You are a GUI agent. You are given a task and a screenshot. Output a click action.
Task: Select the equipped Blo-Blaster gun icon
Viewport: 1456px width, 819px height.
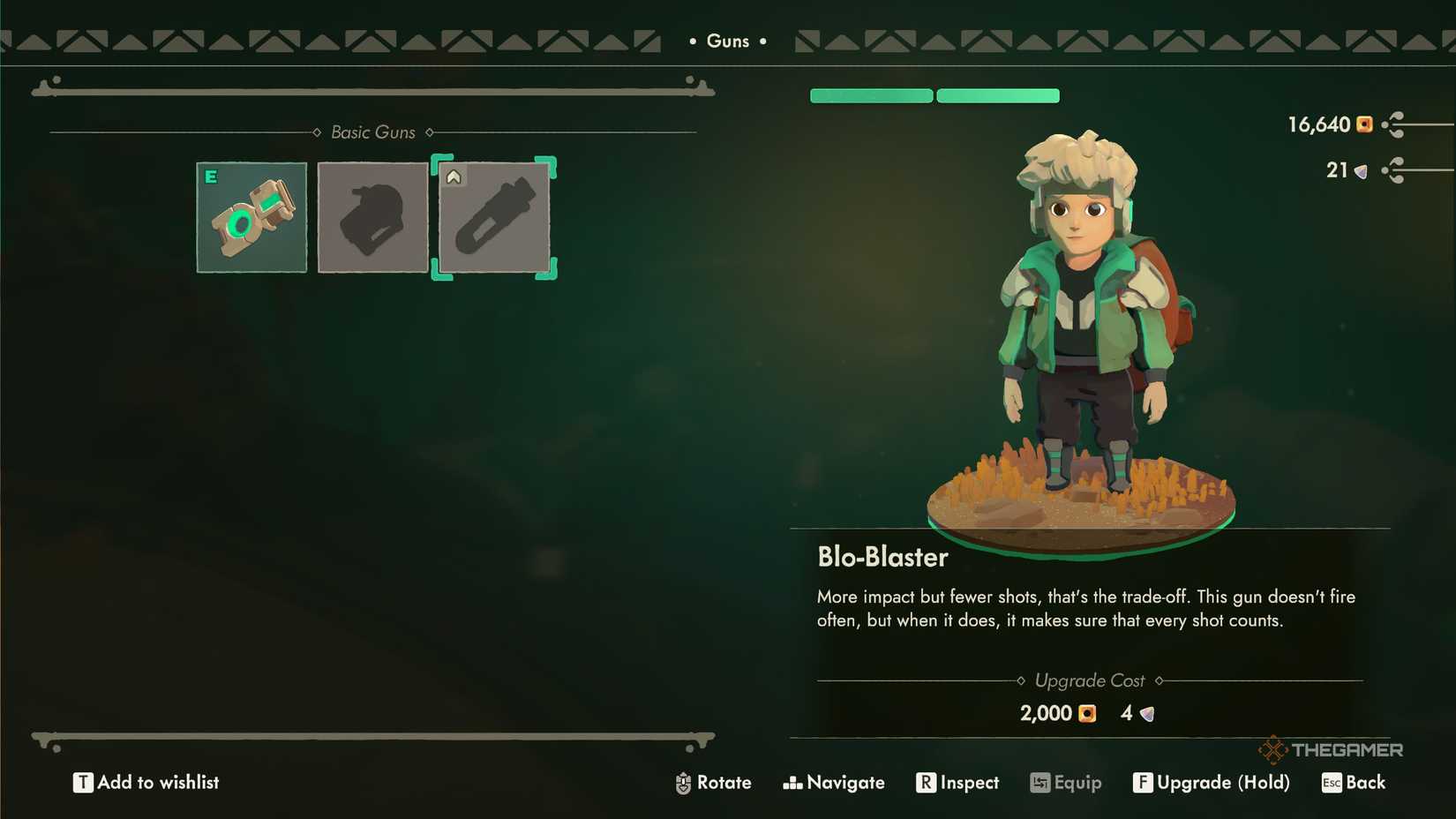pos(251,217)
